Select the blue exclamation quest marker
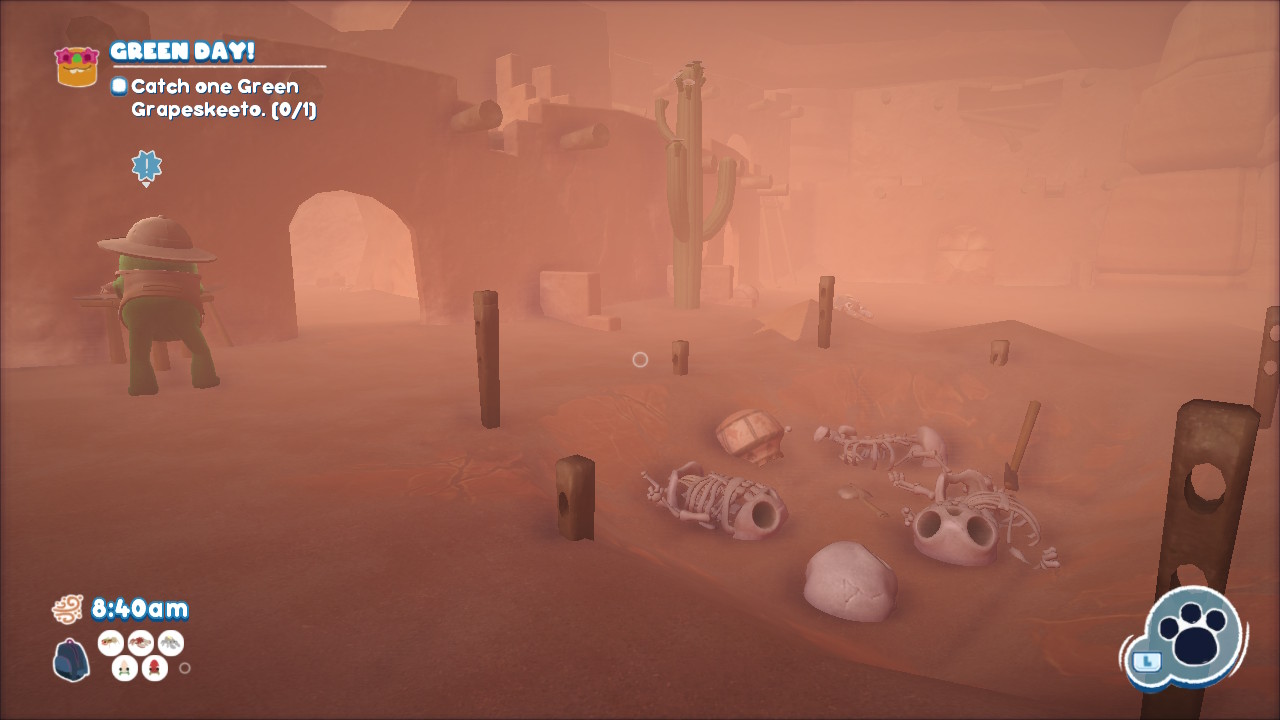 [146, 166]
